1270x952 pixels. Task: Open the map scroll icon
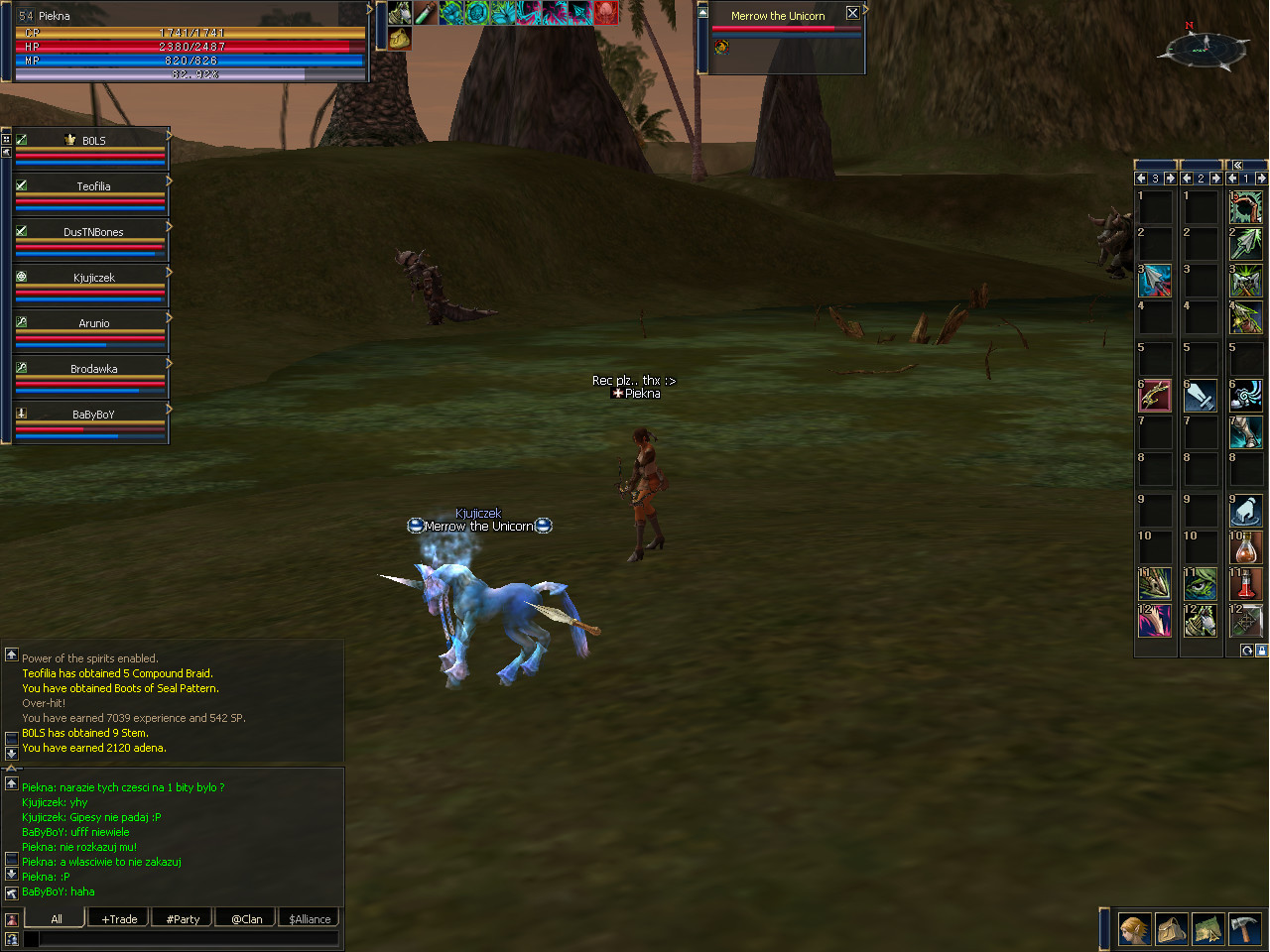click(1207, 929)
